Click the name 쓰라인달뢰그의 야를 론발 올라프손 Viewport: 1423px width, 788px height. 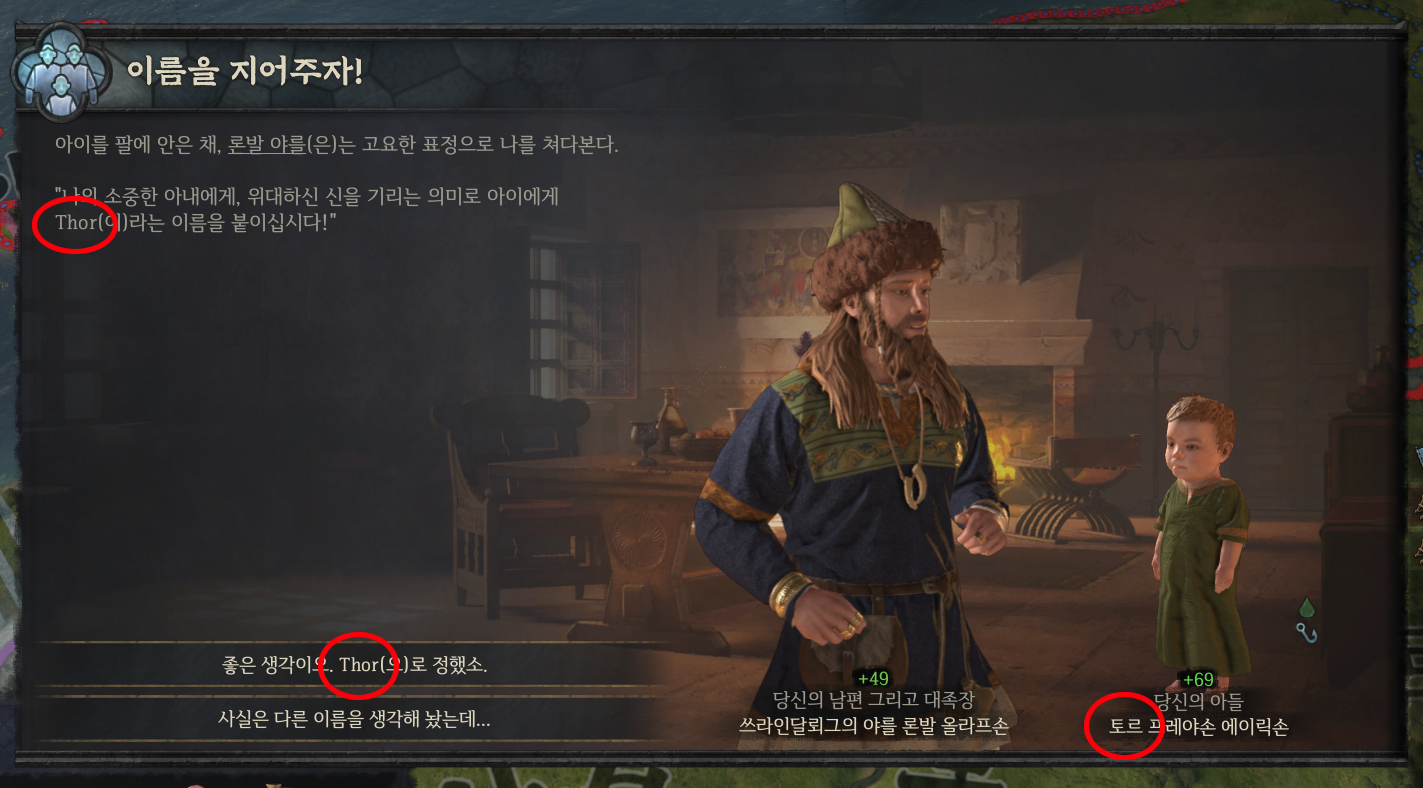coord(873,723)
